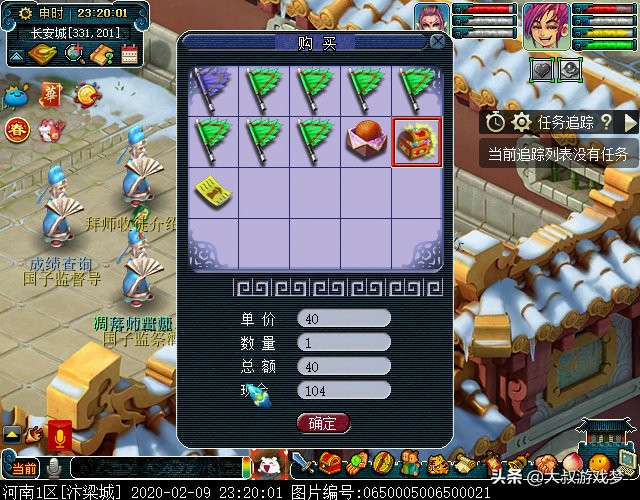The height and width of the screenshot is (500, 640).
Task: Open the green compass minimap icon
Action: [x=42, y=55]
